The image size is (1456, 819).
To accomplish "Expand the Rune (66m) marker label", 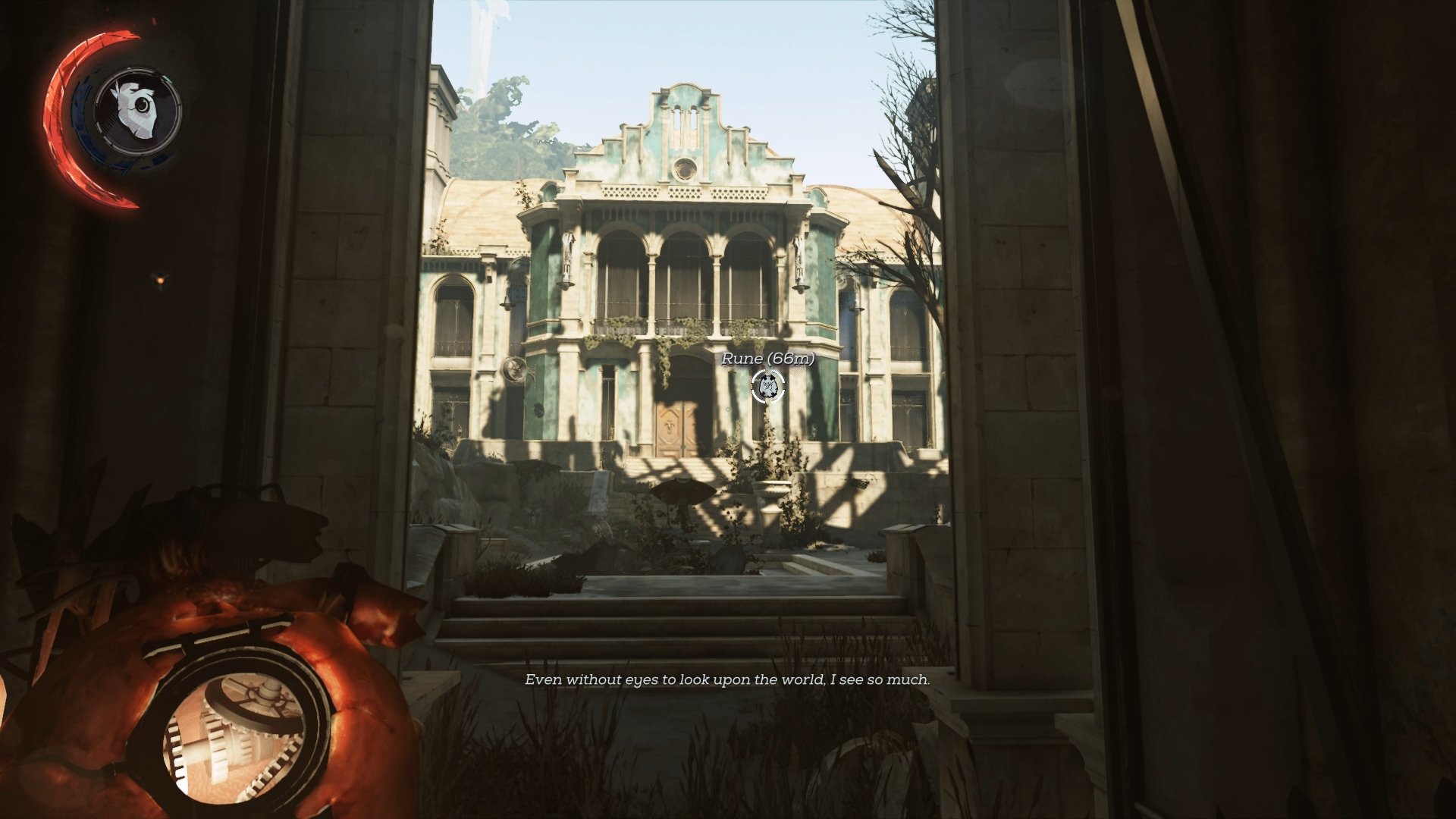I will 767,359.
